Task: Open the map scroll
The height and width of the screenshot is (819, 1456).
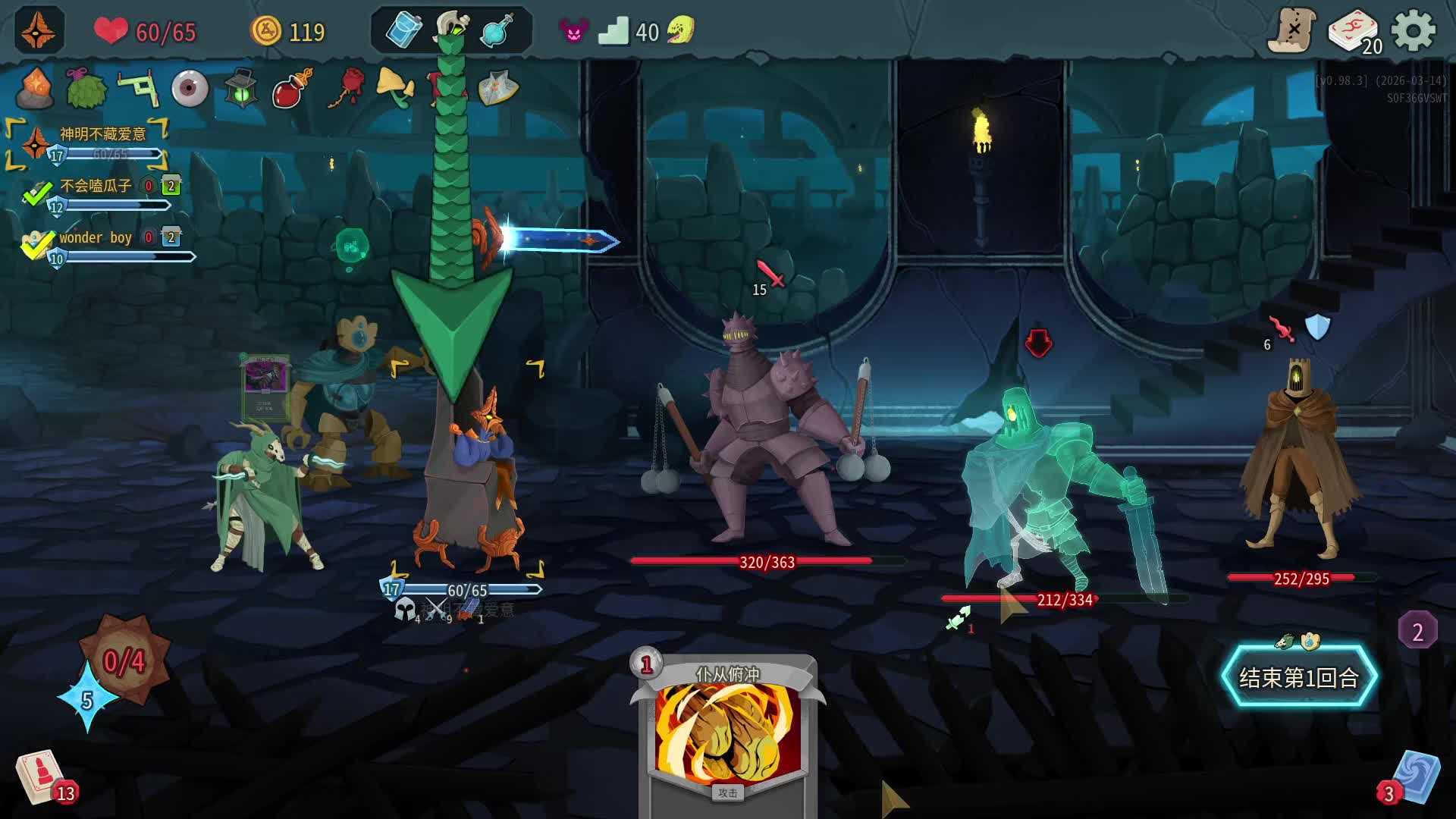Action: point(1292,31)
